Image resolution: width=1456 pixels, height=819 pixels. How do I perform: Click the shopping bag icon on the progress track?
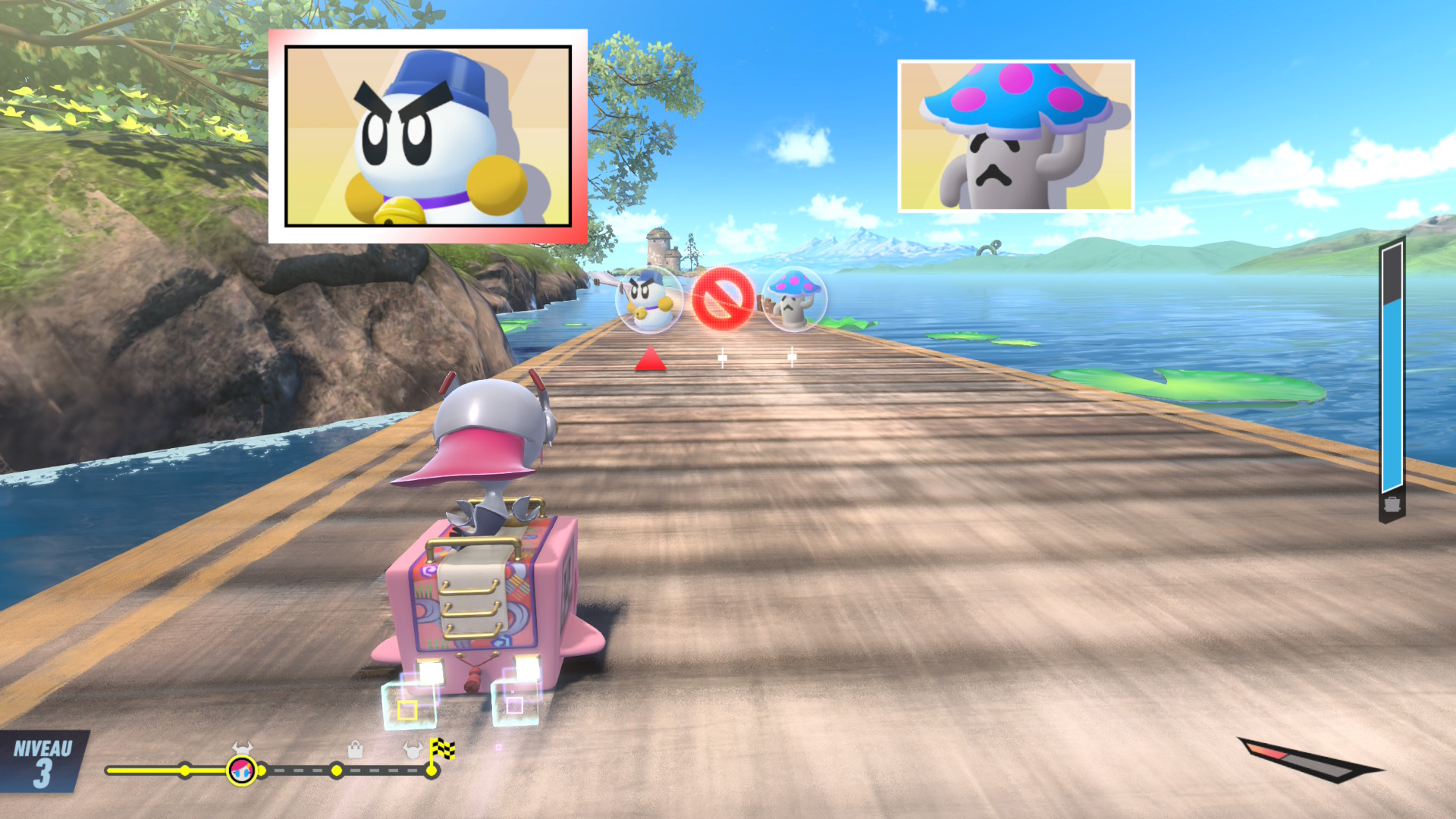pos(355,750)
